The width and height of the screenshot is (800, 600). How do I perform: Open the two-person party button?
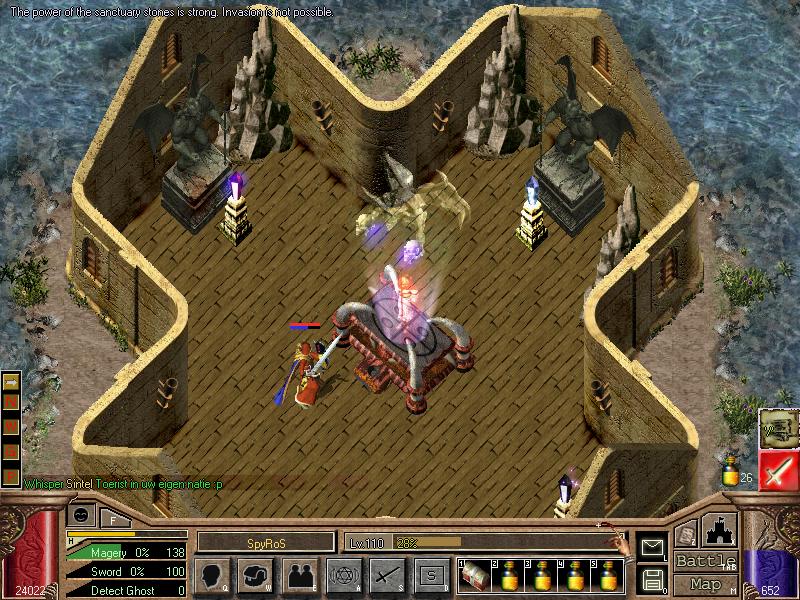tap(301, 575)
